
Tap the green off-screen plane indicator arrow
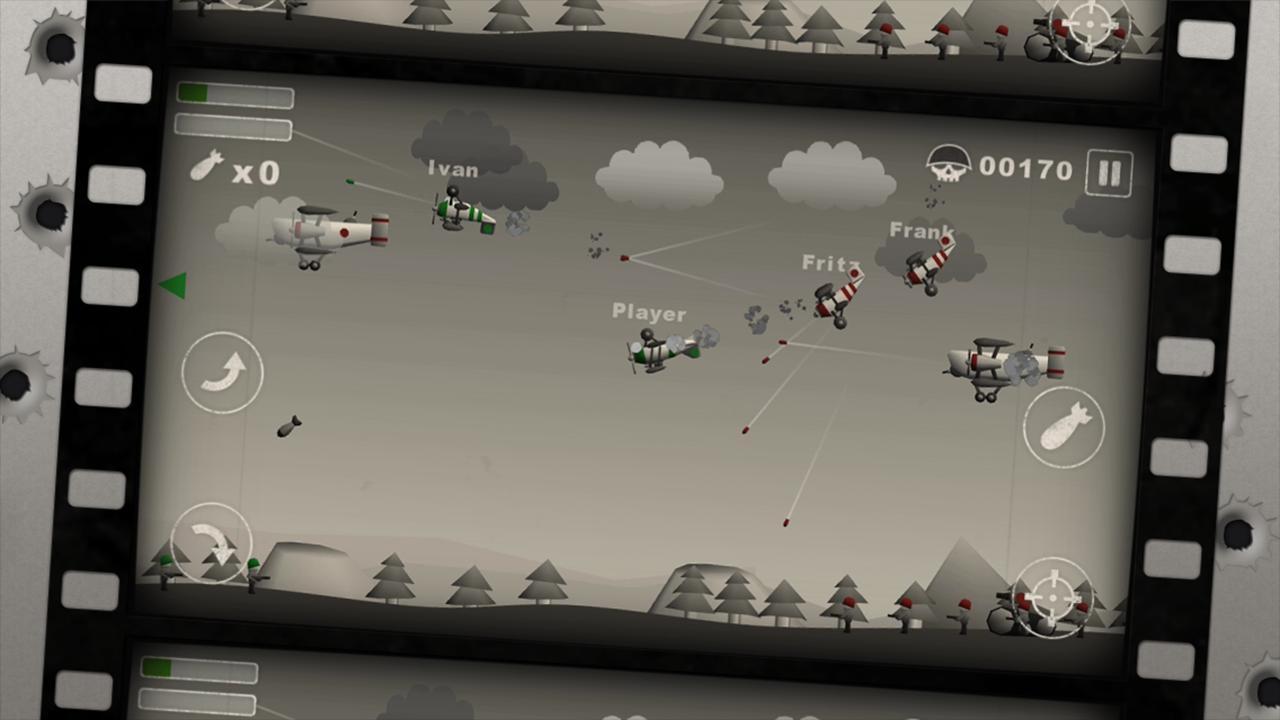172,285
